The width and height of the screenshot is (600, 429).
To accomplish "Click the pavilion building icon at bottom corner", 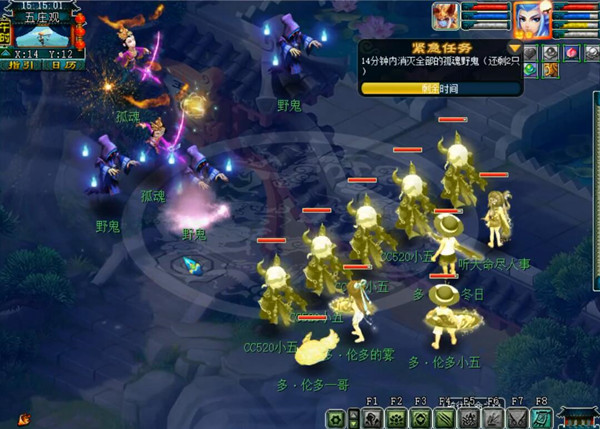I will point(579,417).
